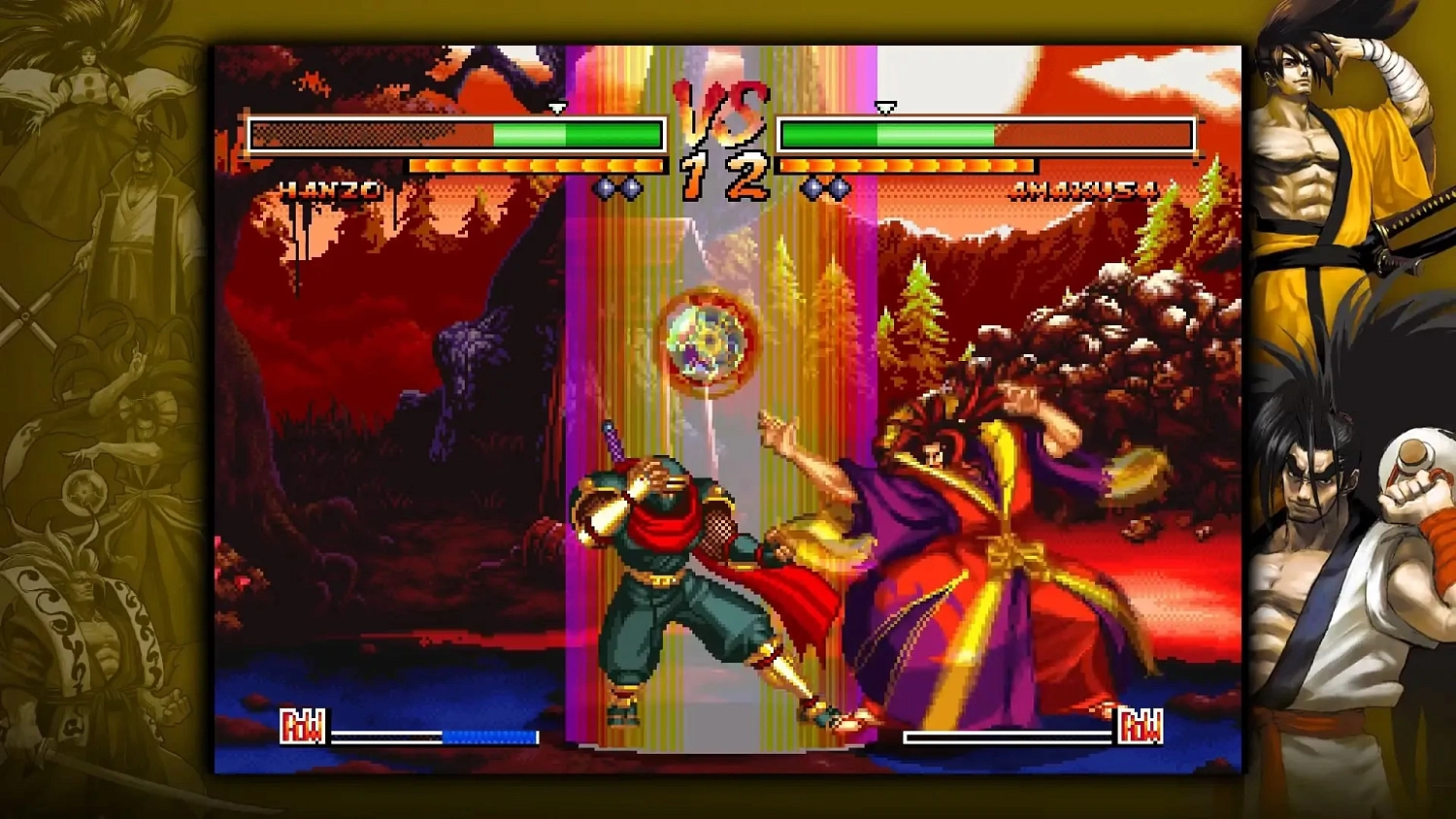Viewport: 1456px width, 819px height.
Task: Click the white marker arrow above Hanzo's bar
Action: point(558,109)
